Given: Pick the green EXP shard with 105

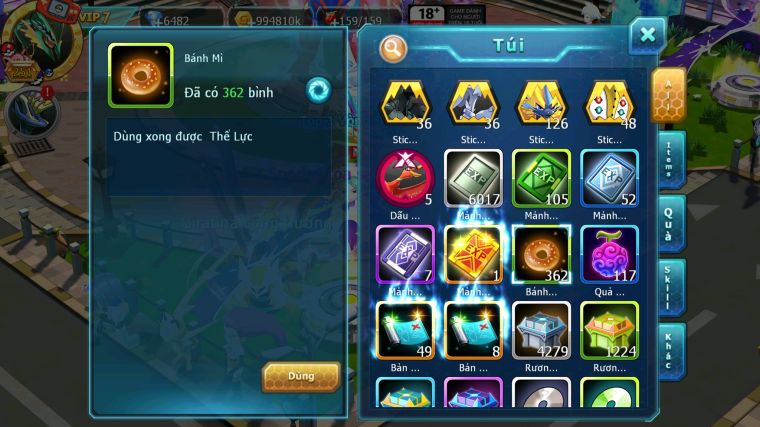Looking at the screenshot, I should [x=541, y=178].
